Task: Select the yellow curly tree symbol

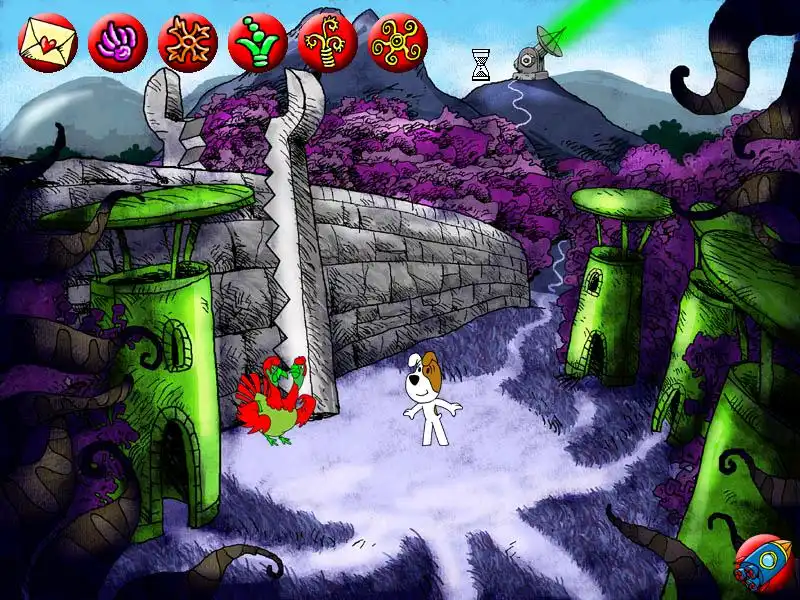Action: pyautogui.click(x=327, y=41)
